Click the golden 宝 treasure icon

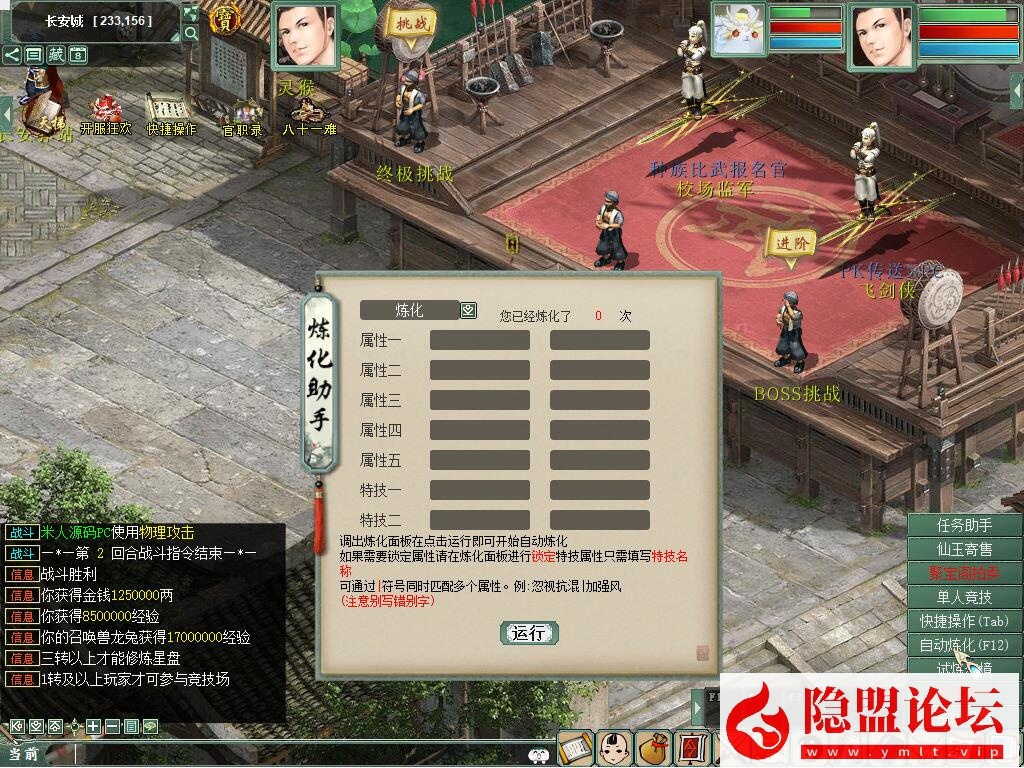point(227,20)
